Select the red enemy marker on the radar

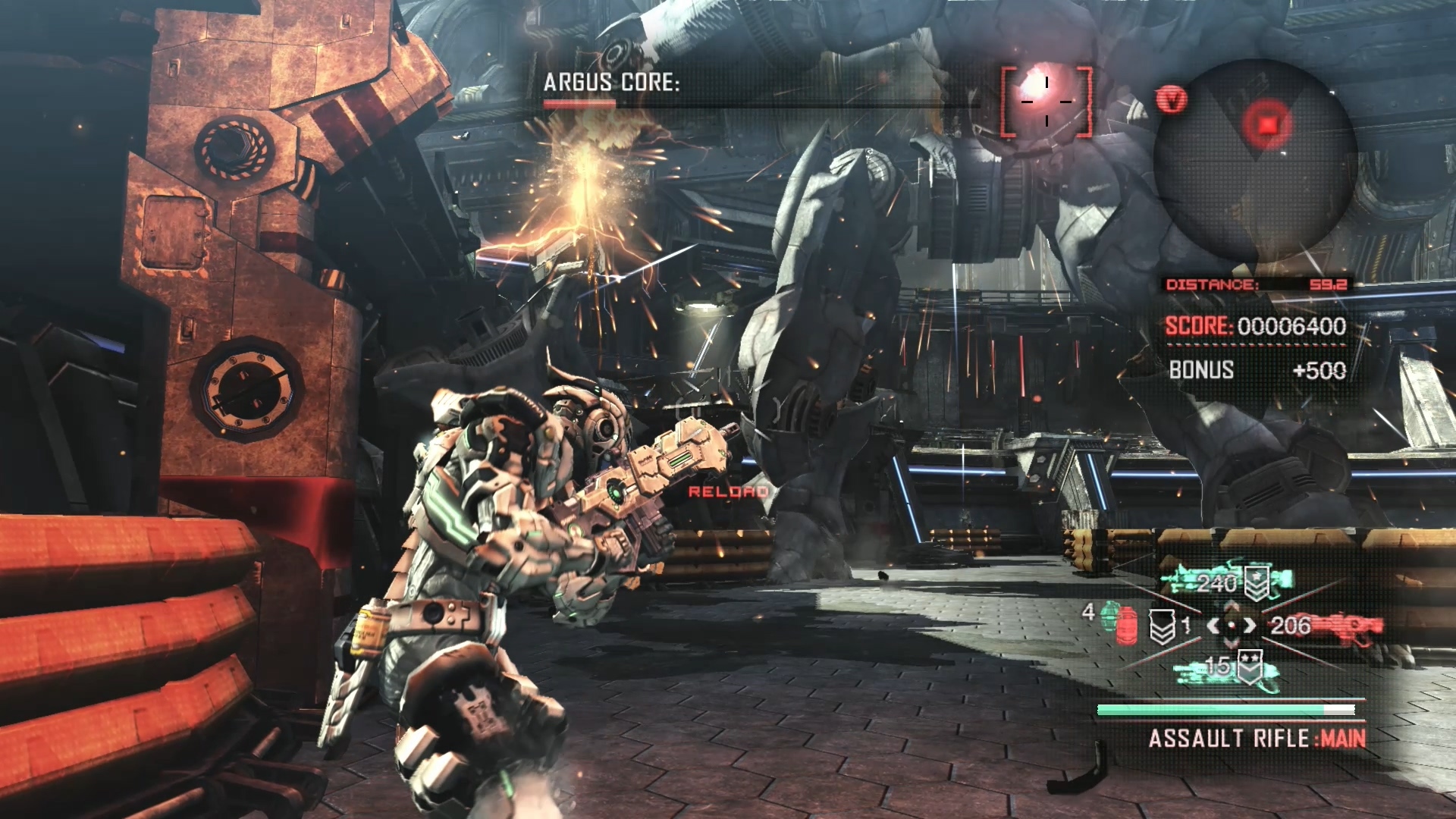coord(1267,124)
